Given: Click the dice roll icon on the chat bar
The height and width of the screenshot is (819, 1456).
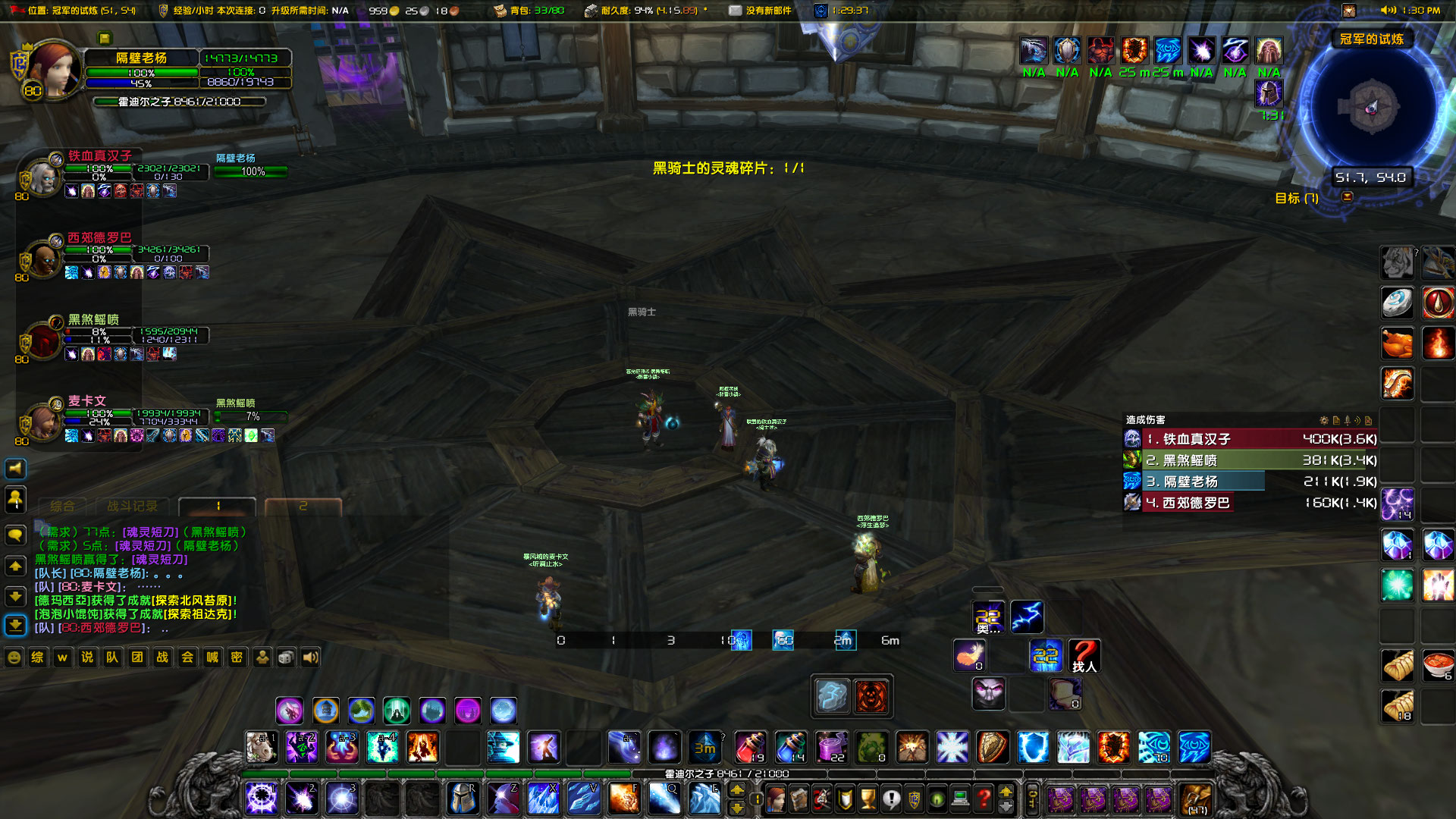Looking at the screenshot, I should (285, 657).
